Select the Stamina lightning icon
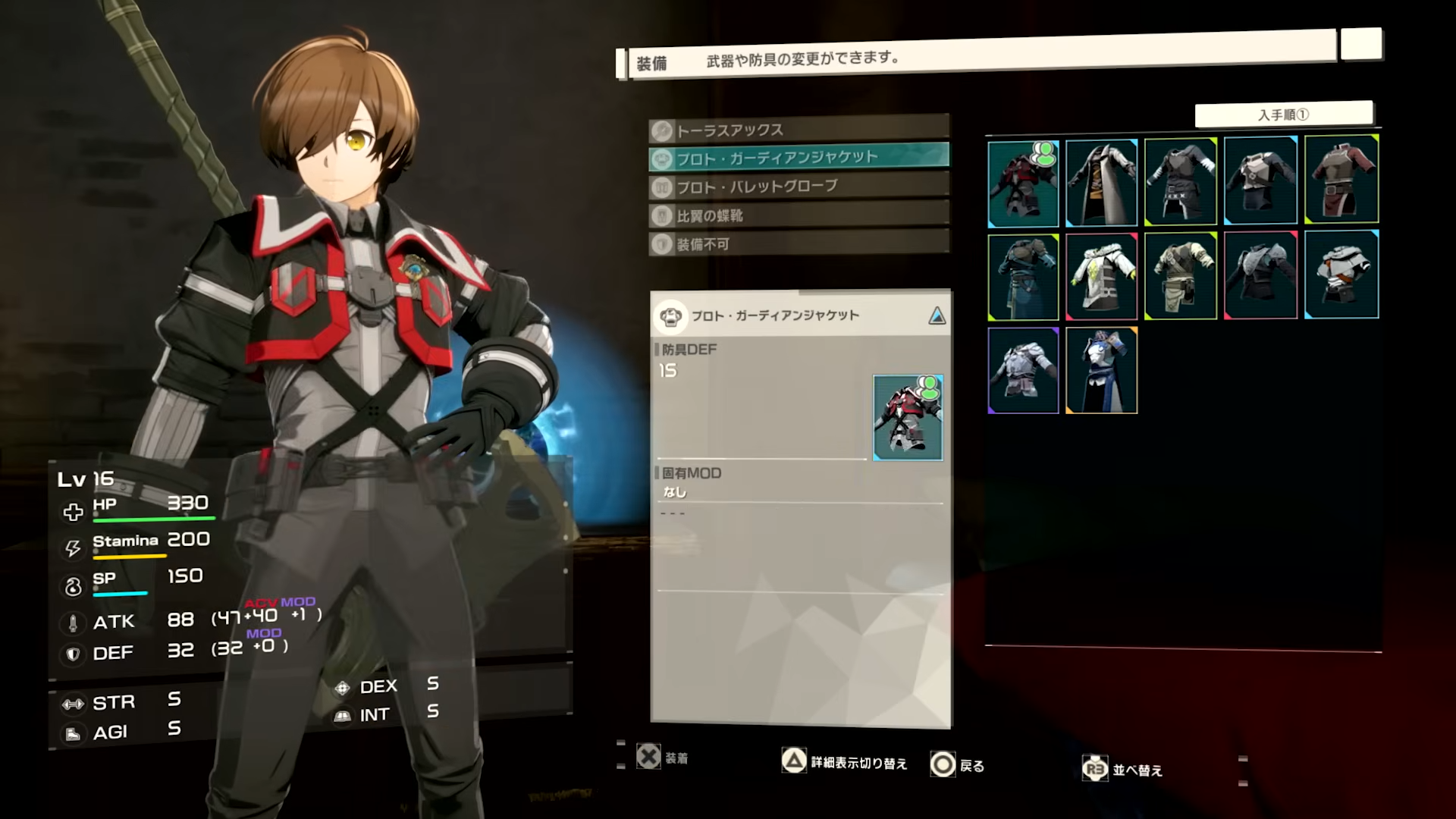 click(72, 548)
